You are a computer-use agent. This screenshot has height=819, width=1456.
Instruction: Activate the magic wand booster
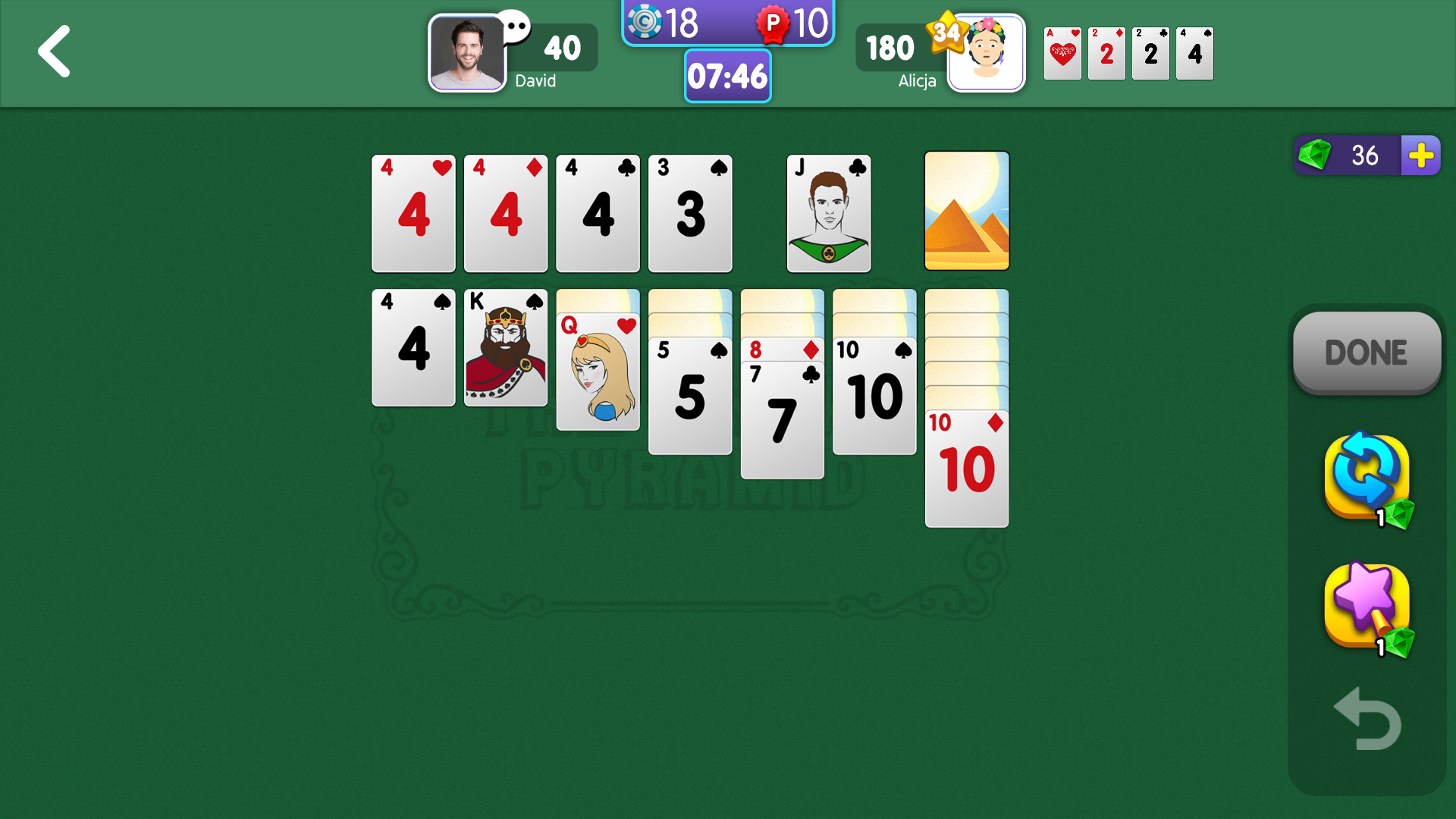(x=1367, y=607)
